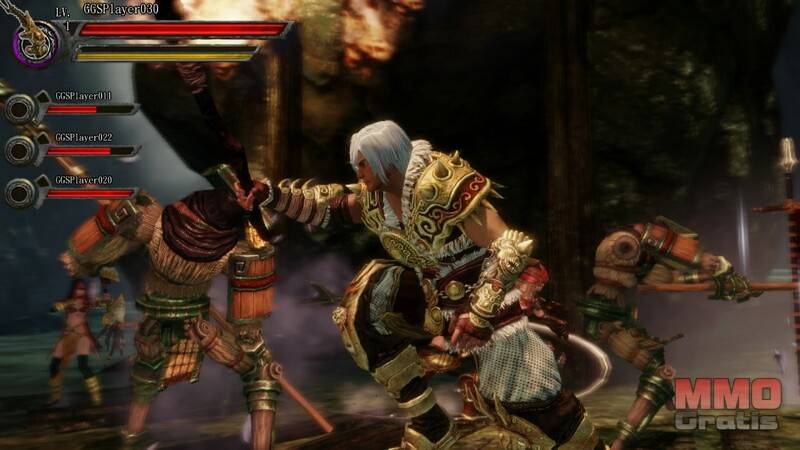Screen dimensions: 800x450
Task: Select party member GGSPlayer011's portrait
Action: (x=20, y=108)
